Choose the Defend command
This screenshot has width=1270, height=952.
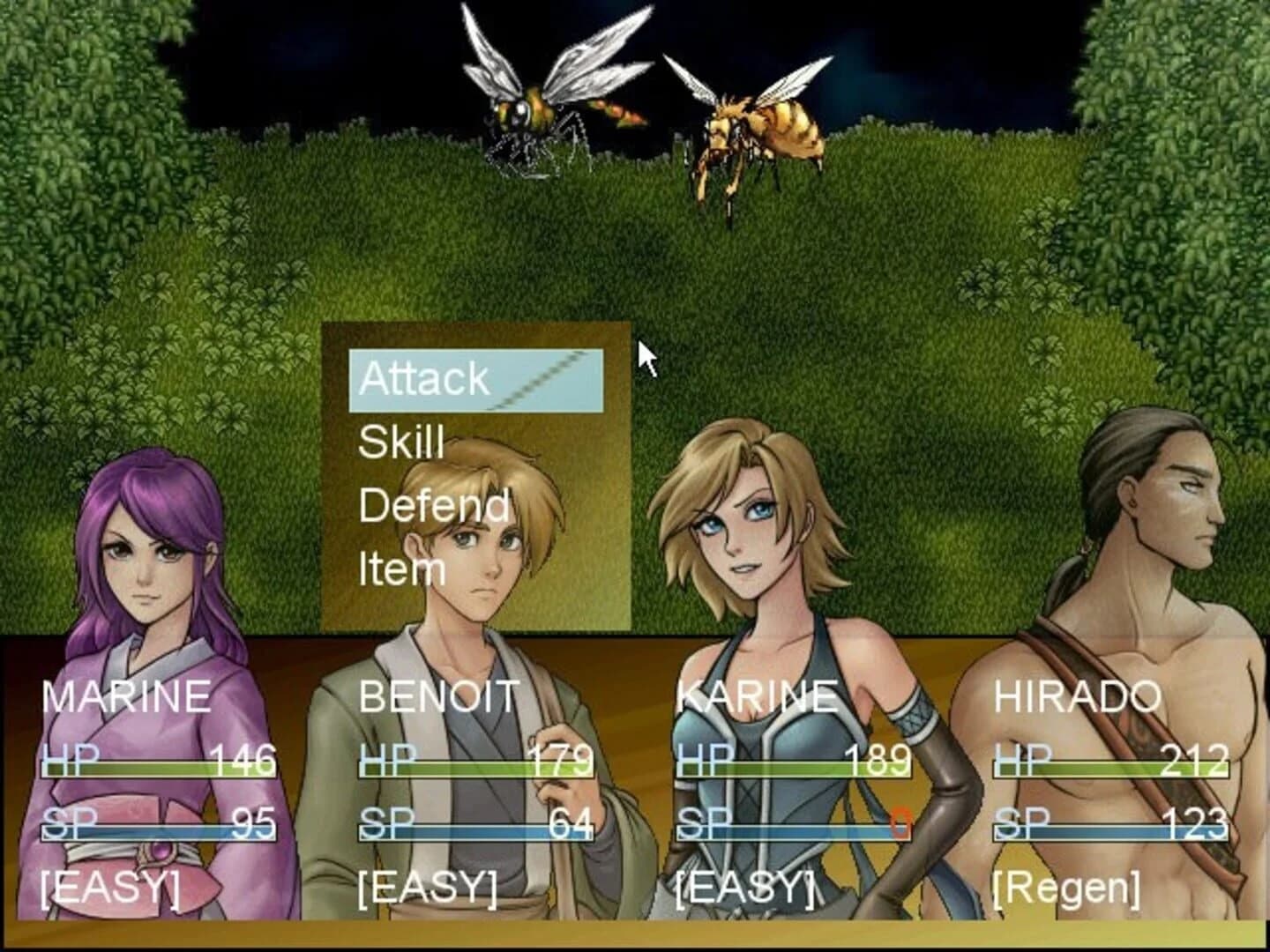coord(434,504)
